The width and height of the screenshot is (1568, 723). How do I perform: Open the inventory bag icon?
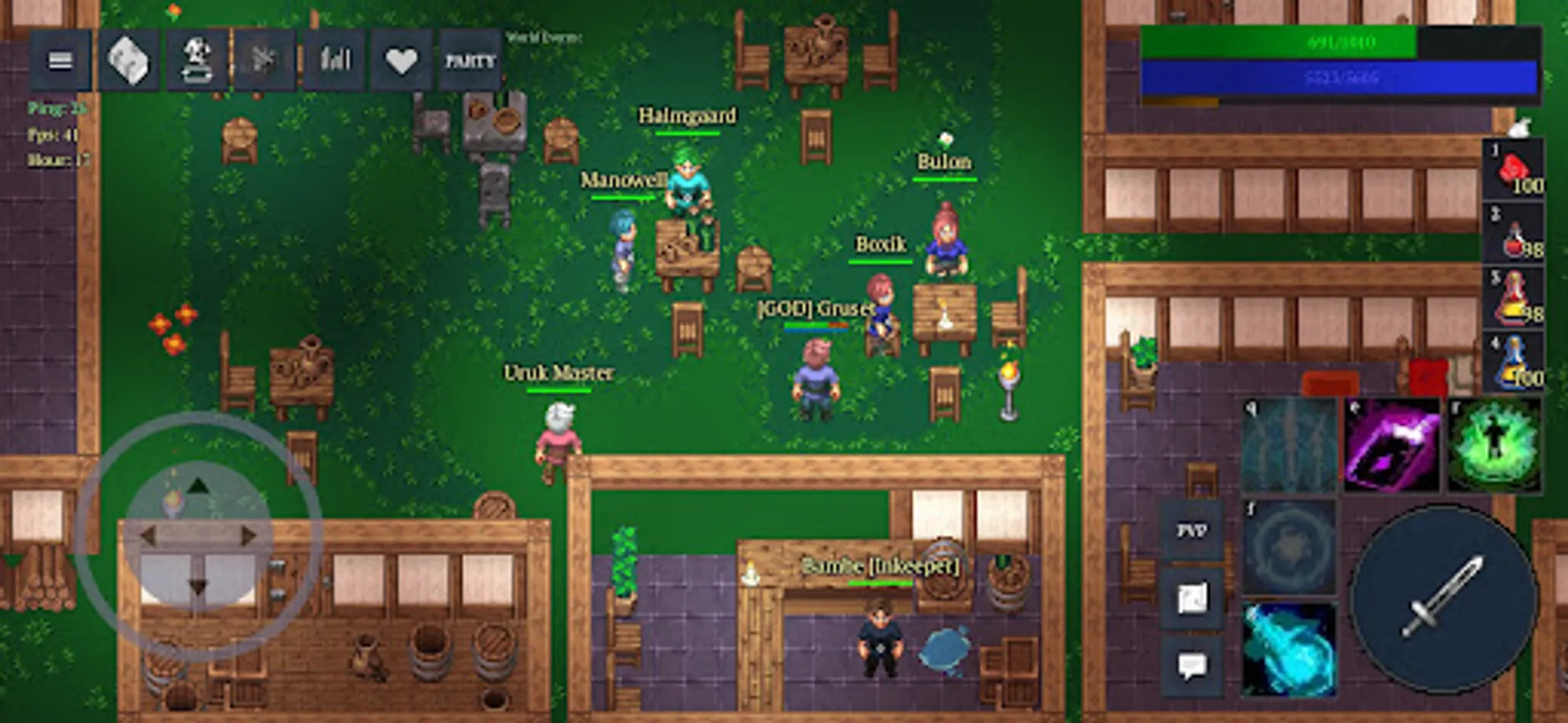pyautogui.click(x=128, y=60)
